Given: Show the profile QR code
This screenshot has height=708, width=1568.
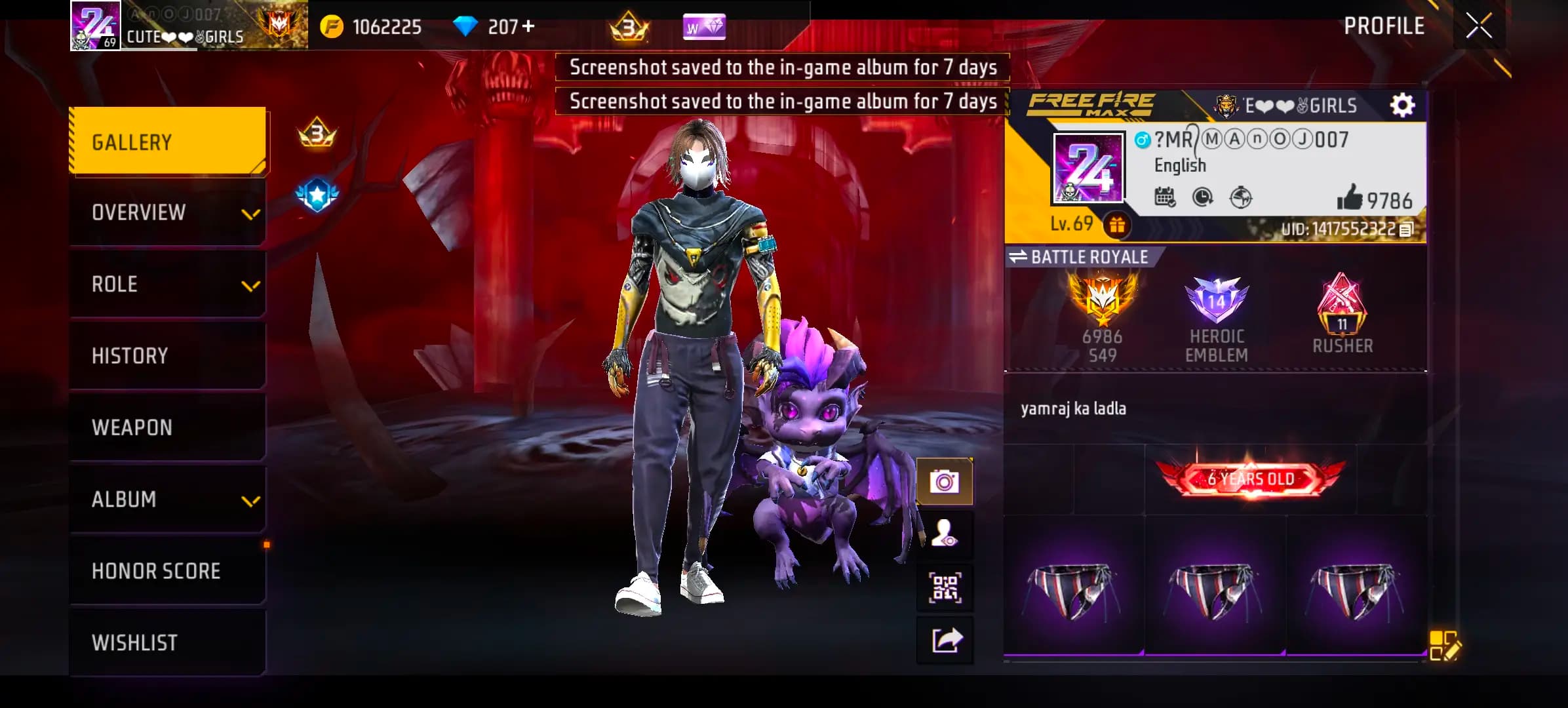Looking at the screenshot, I should coord(944,587).
